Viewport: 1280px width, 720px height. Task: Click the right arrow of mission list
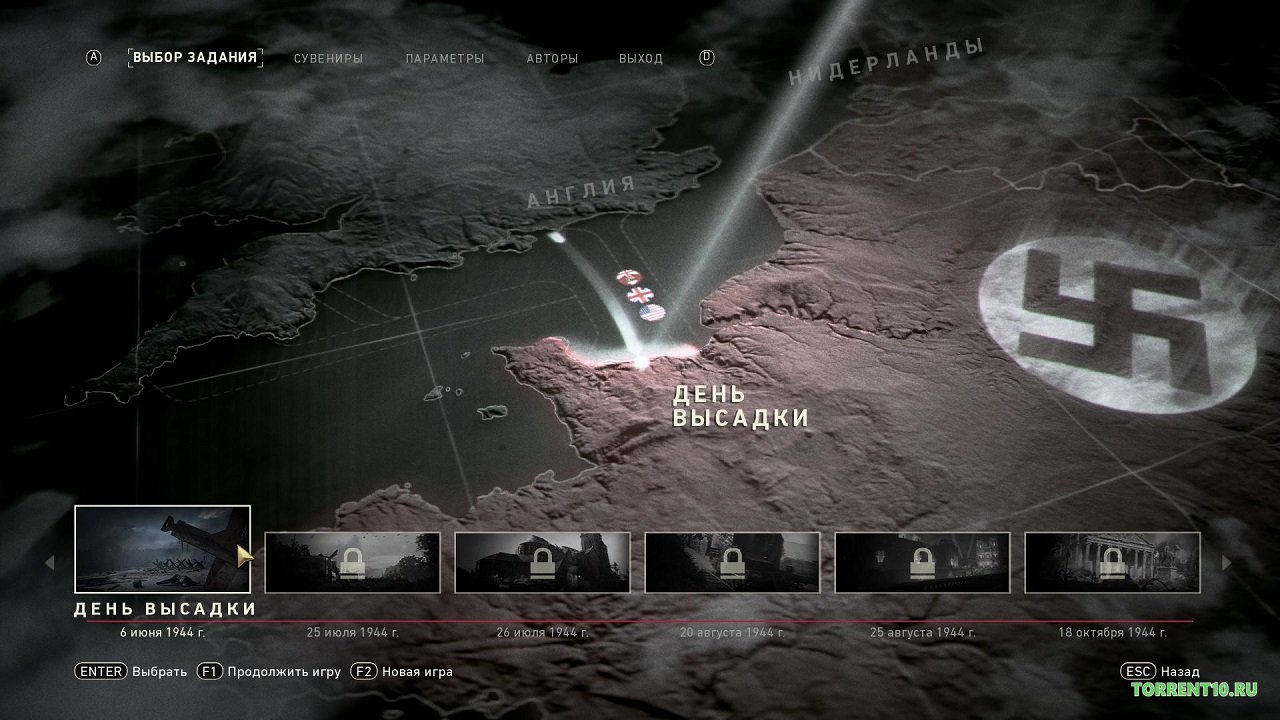click(1227, 563)
